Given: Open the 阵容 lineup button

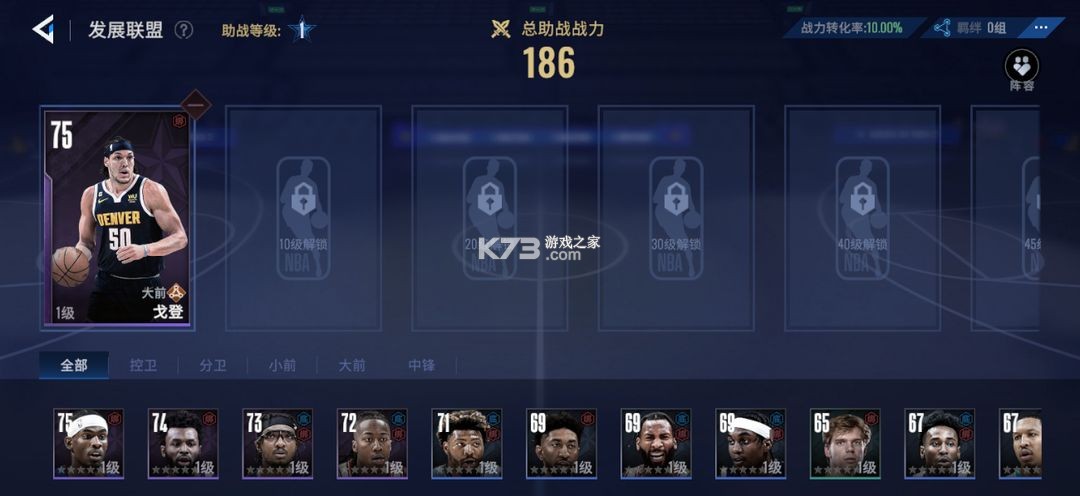Looking at the screenshot, I should click(x=1021, y=70).
